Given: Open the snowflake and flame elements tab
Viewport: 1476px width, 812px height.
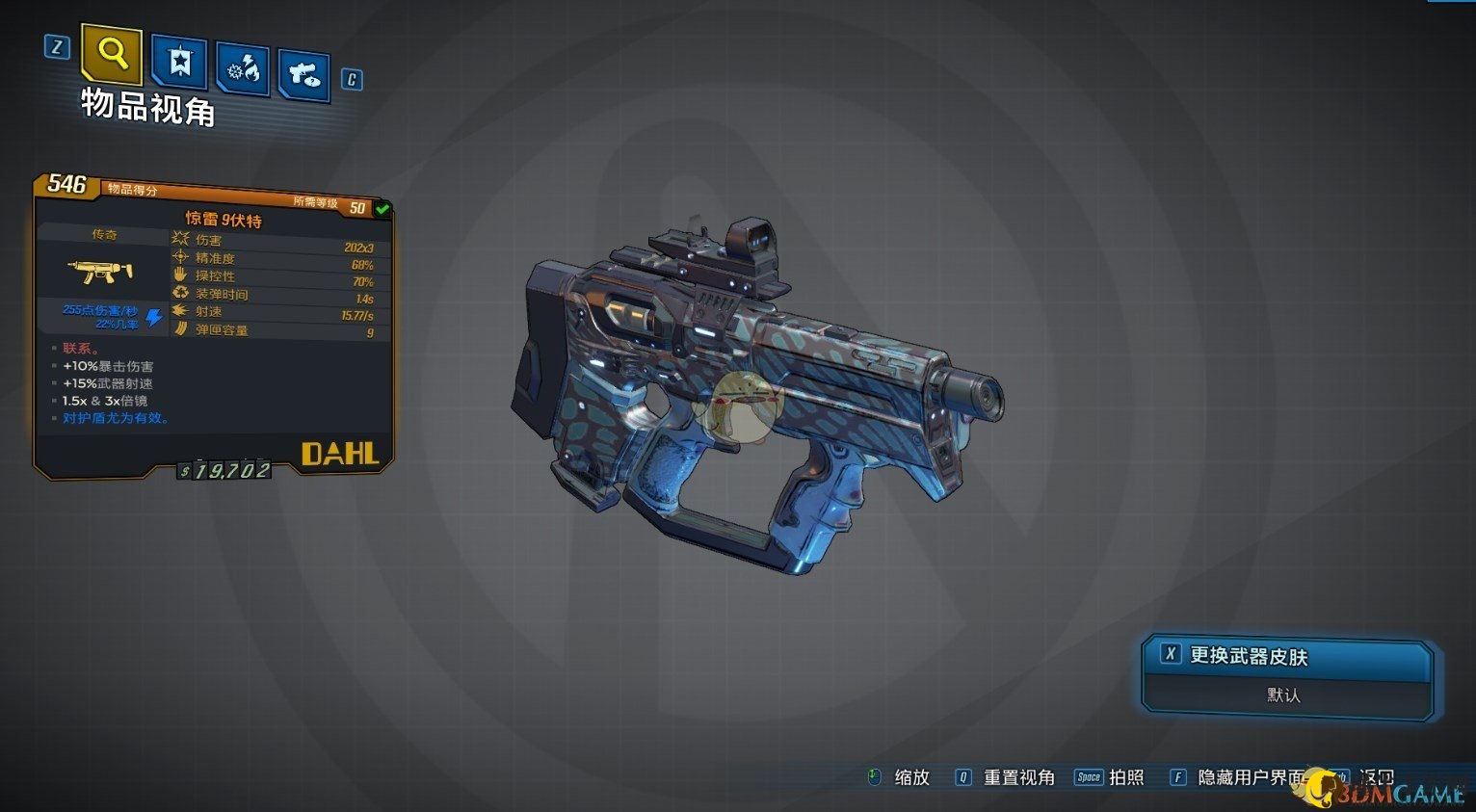Looking at the screenshot, I should pyautogui.click(x=243, y=68).
